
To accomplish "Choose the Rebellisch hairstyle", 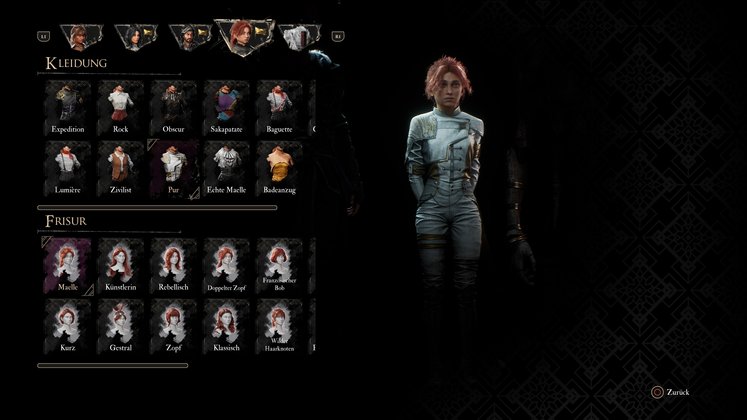I will tap(174, 263).
